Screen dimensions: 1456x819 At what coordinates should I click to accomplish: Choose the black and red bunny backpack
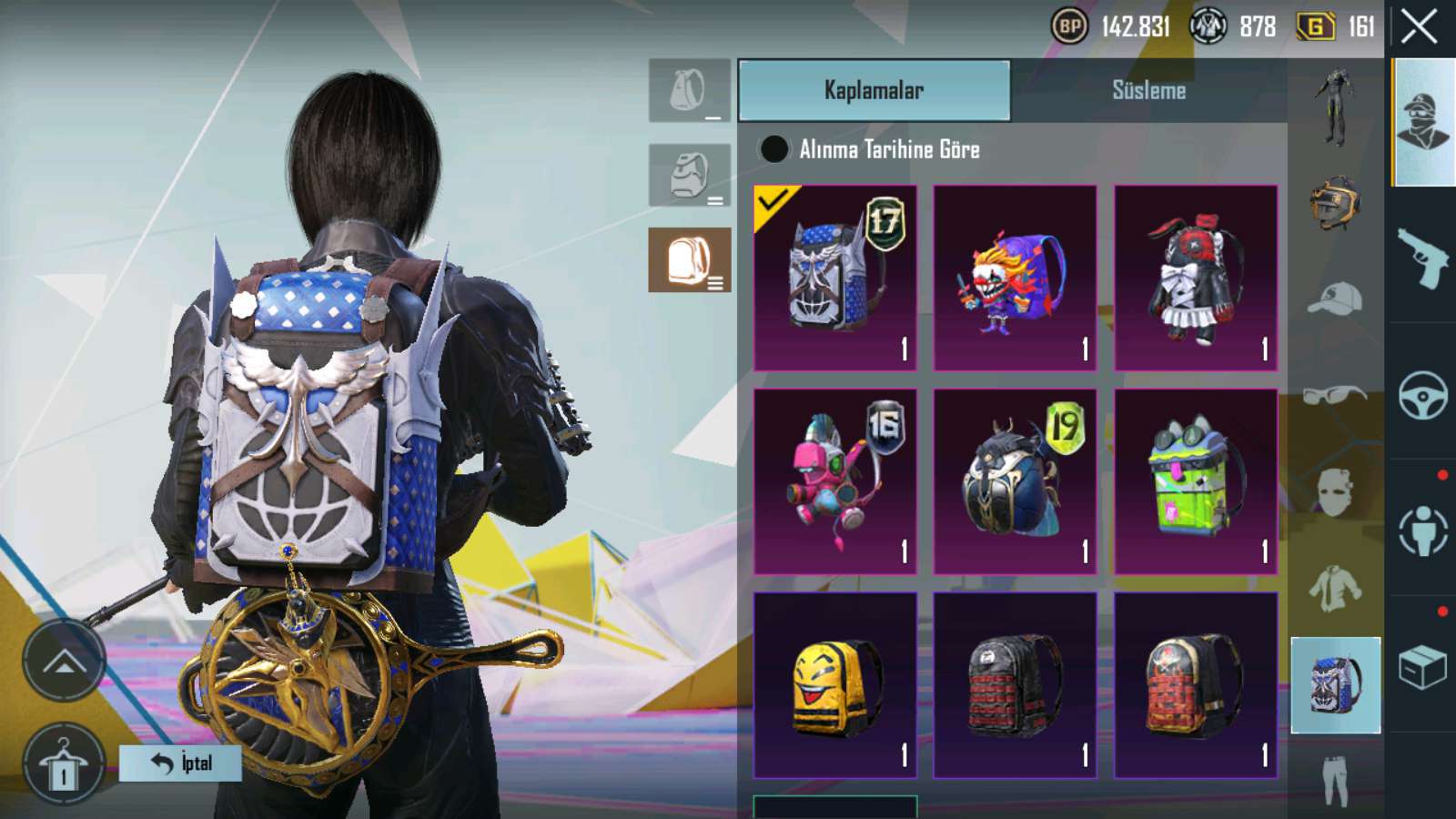pos(1196,278)
